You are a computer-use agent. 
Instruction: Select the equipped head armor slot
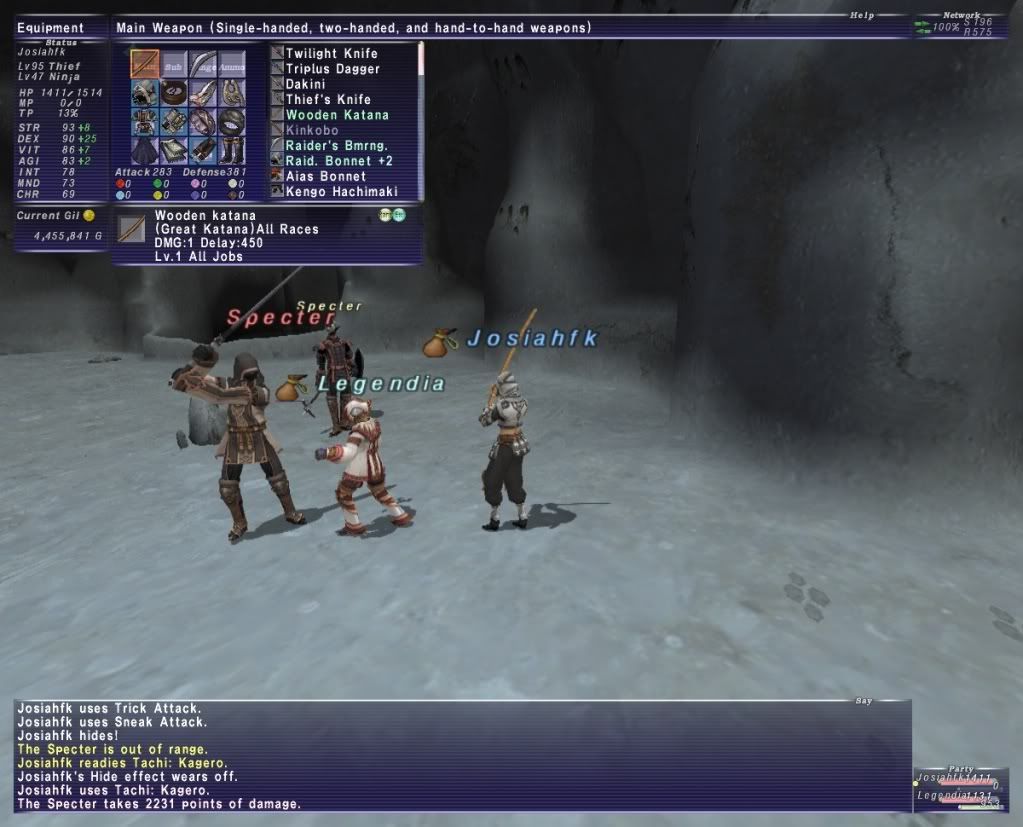[x=145, y=94]
